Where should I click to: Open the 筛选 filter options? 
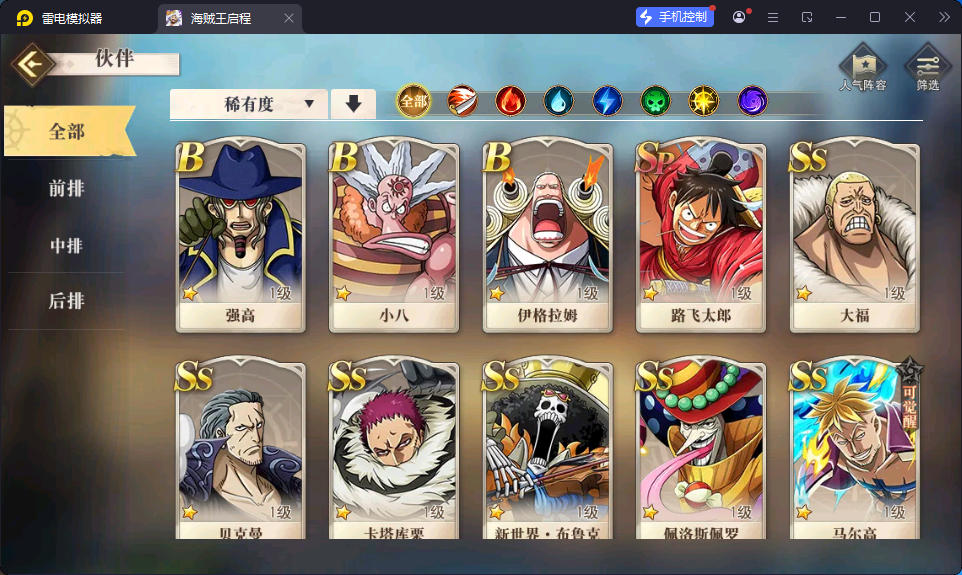[927, 69]
